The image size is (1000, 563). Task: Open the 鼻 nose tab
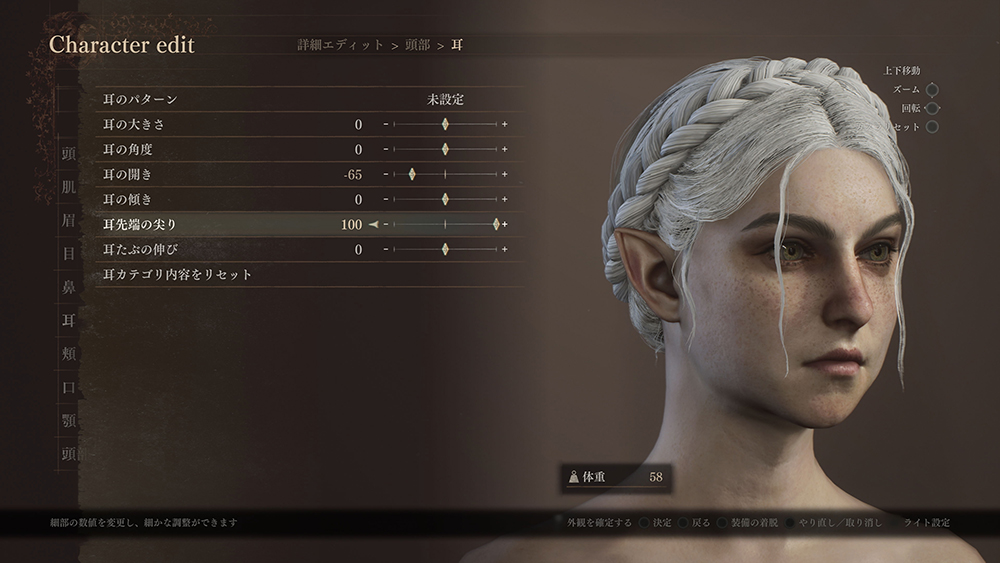(69, 287)
